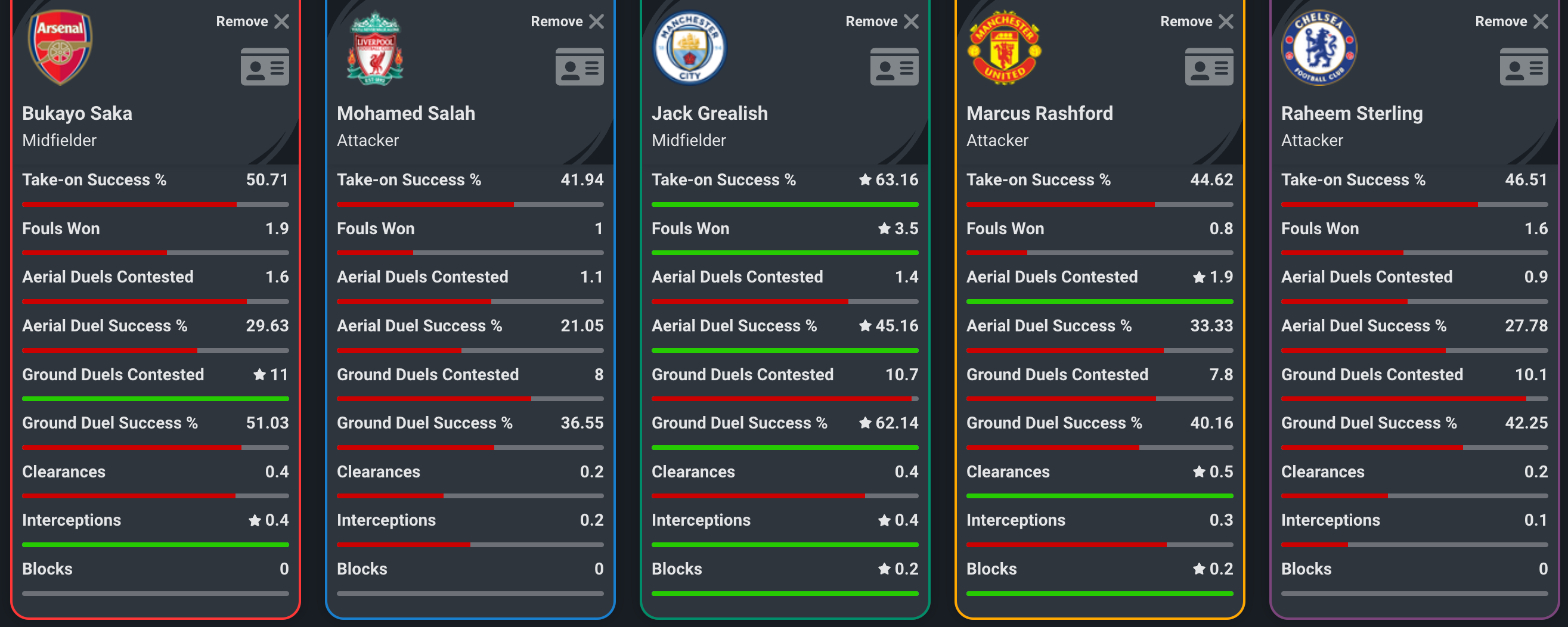1568x627 pixels.
Task: Select the Manchester City club badge
Action: click(x=690, y=48)
